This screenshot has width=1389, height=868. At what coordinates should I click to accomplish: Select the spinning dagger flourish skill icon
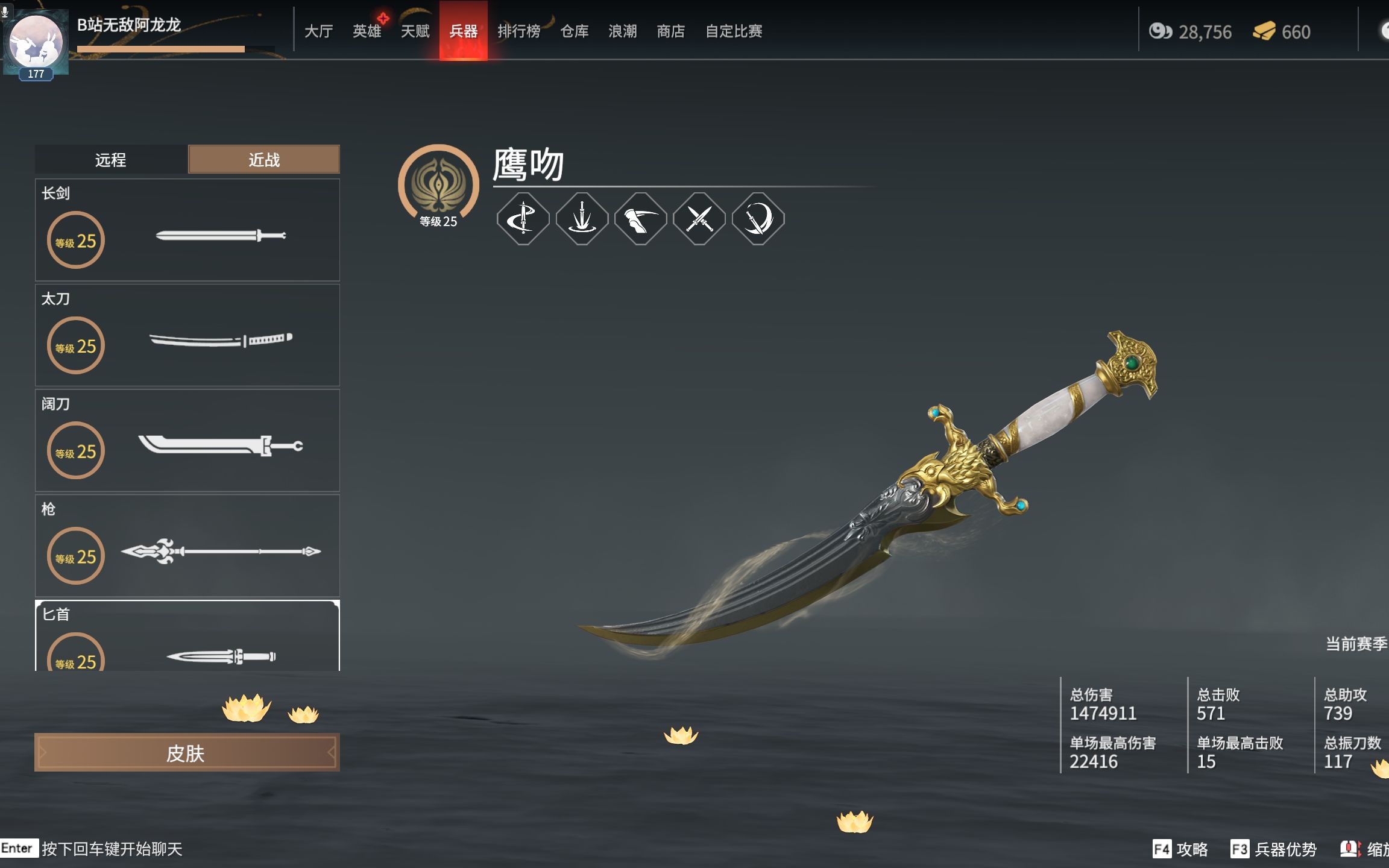(523, 219)
